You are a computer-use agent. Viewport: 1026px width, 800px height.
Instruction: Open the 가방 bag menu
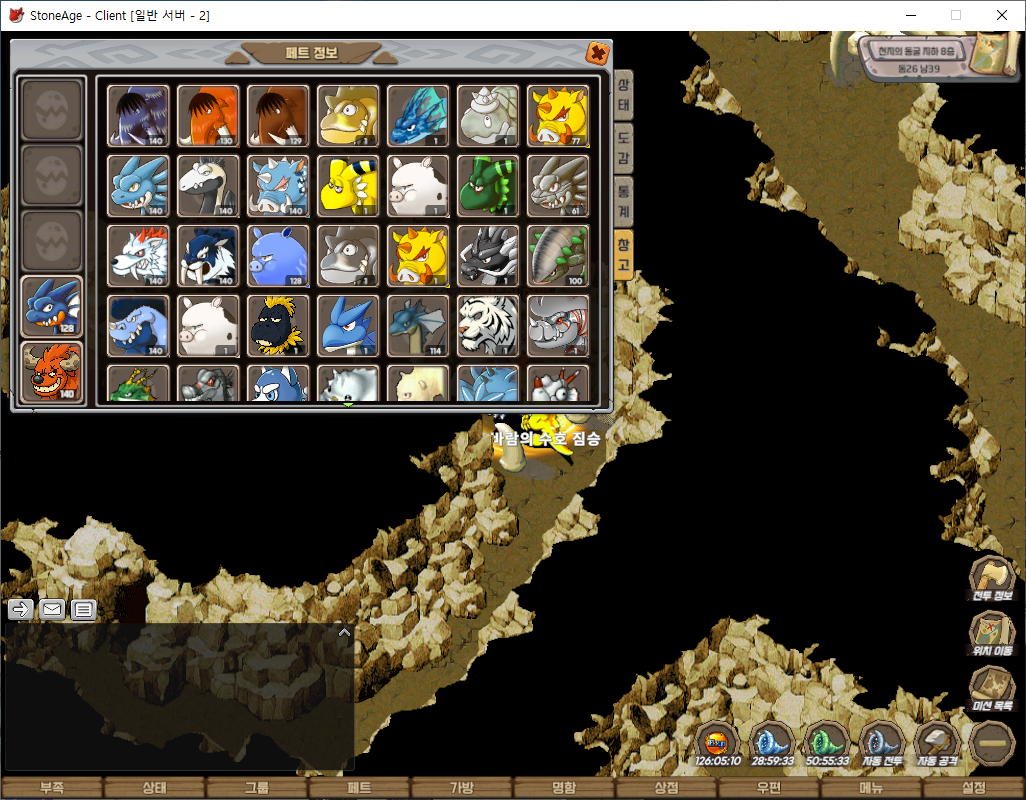(461, 788)
